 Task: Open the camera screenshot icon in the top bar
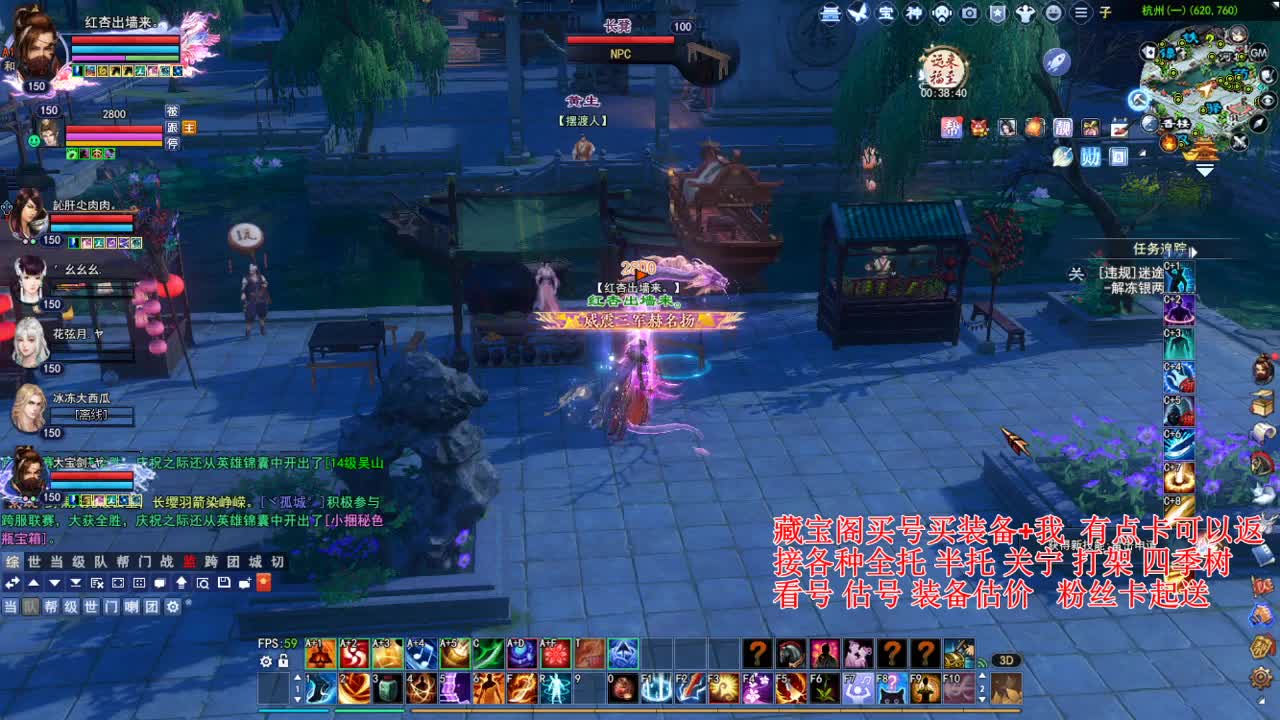point(968,12)
